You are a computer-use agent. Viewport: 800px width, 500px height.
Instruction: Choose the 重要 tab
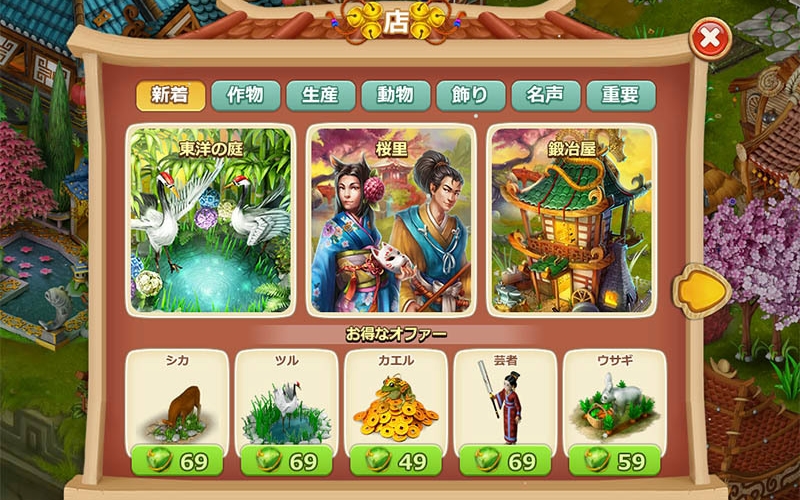(621, 95)
